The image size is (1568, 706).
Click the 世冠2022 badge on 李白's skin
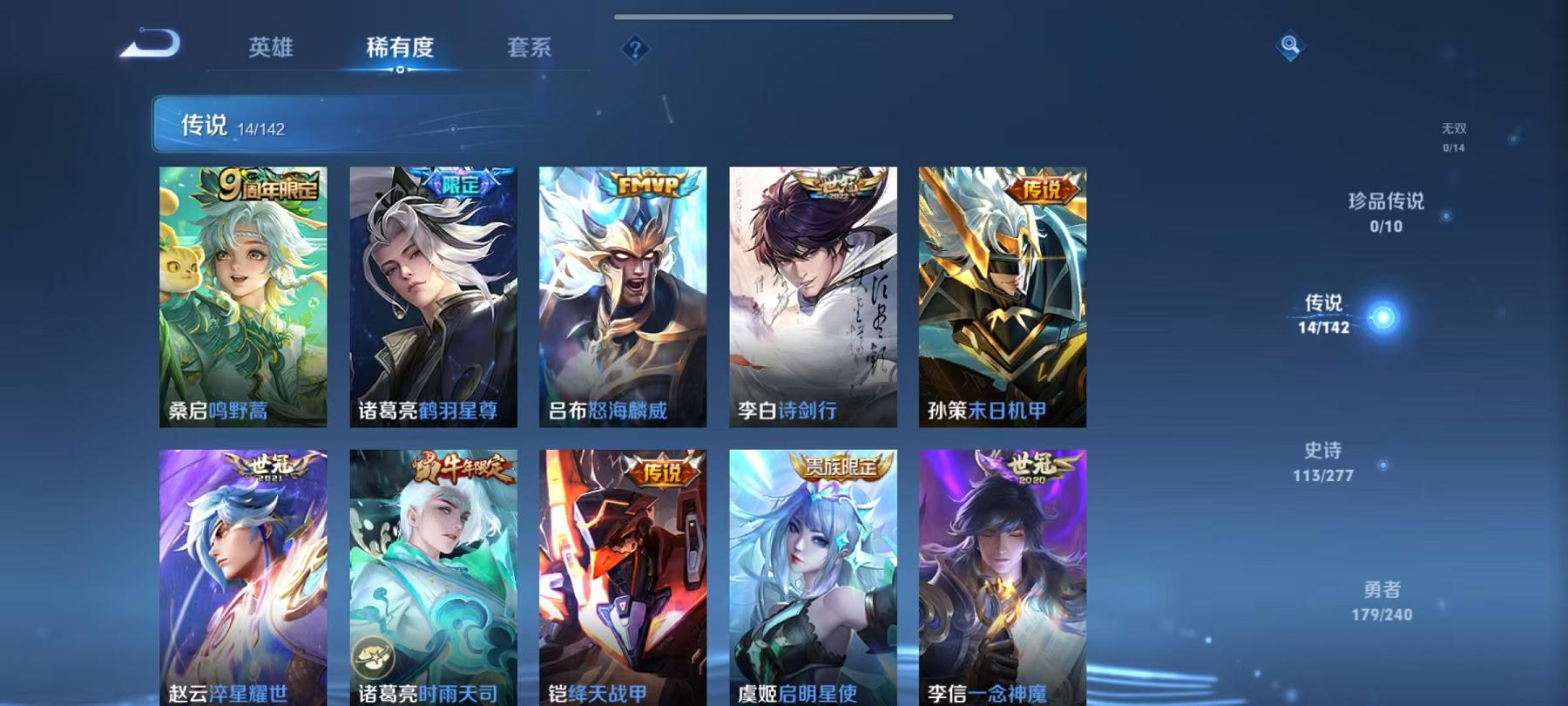click(841, 188)
